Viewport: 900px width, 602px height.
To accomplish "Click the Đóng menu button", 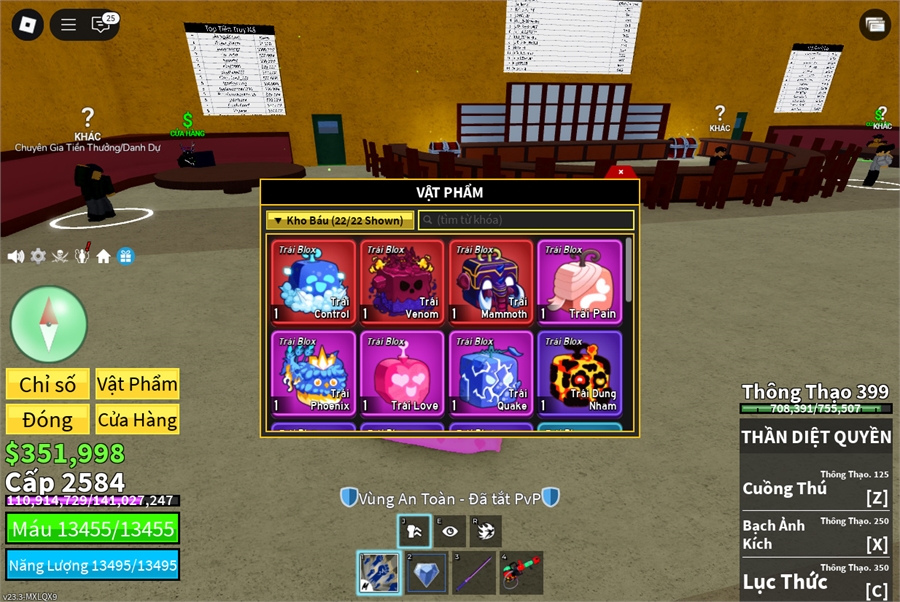I will pos(48,419).
